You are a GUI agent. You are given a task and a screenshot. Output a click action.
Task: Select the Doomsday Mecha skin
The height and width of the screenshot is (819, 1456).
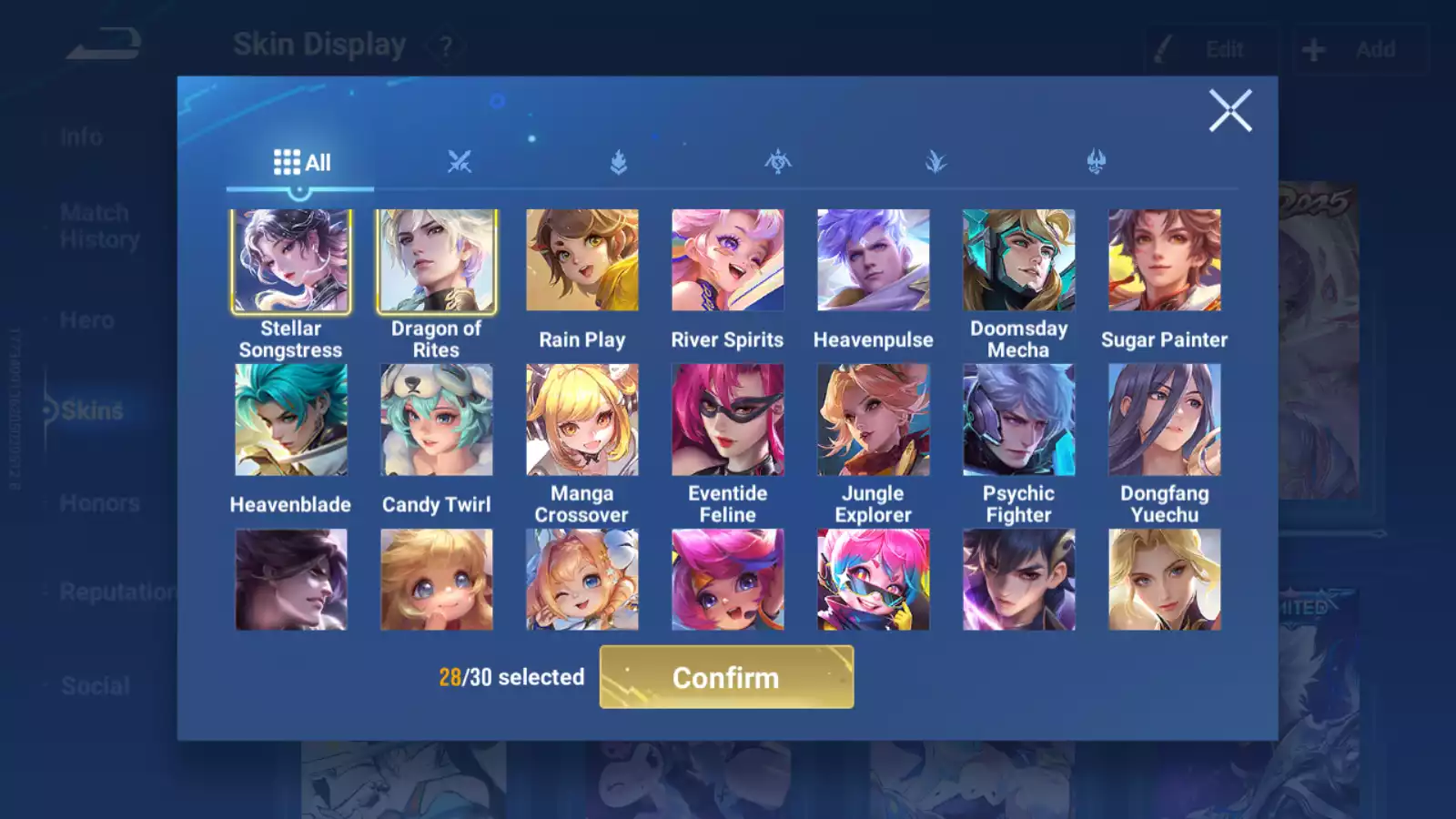click(x=1018, y=261)
